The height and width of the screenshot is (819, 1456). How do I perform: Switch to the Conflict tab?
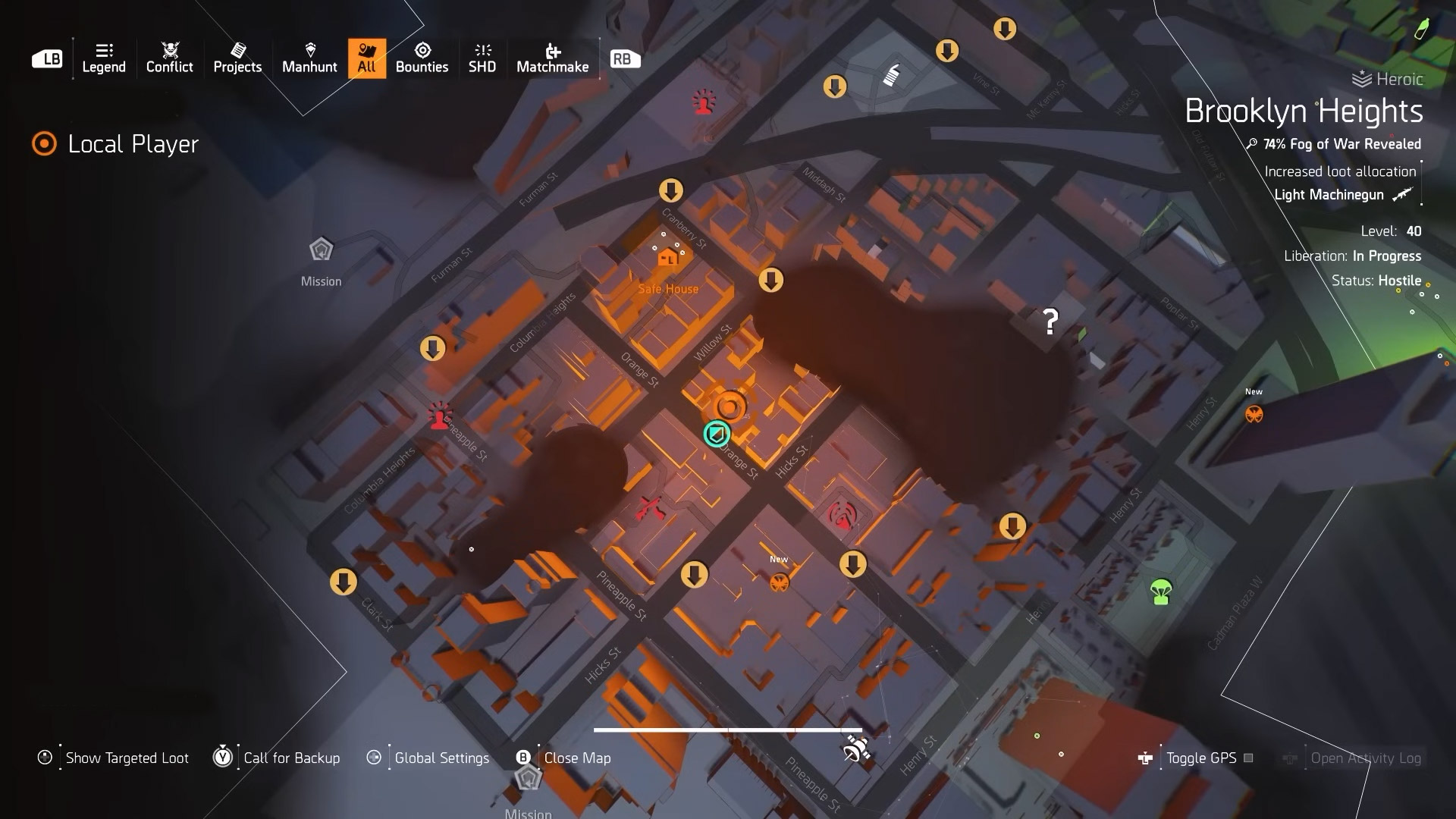[169, 58]
